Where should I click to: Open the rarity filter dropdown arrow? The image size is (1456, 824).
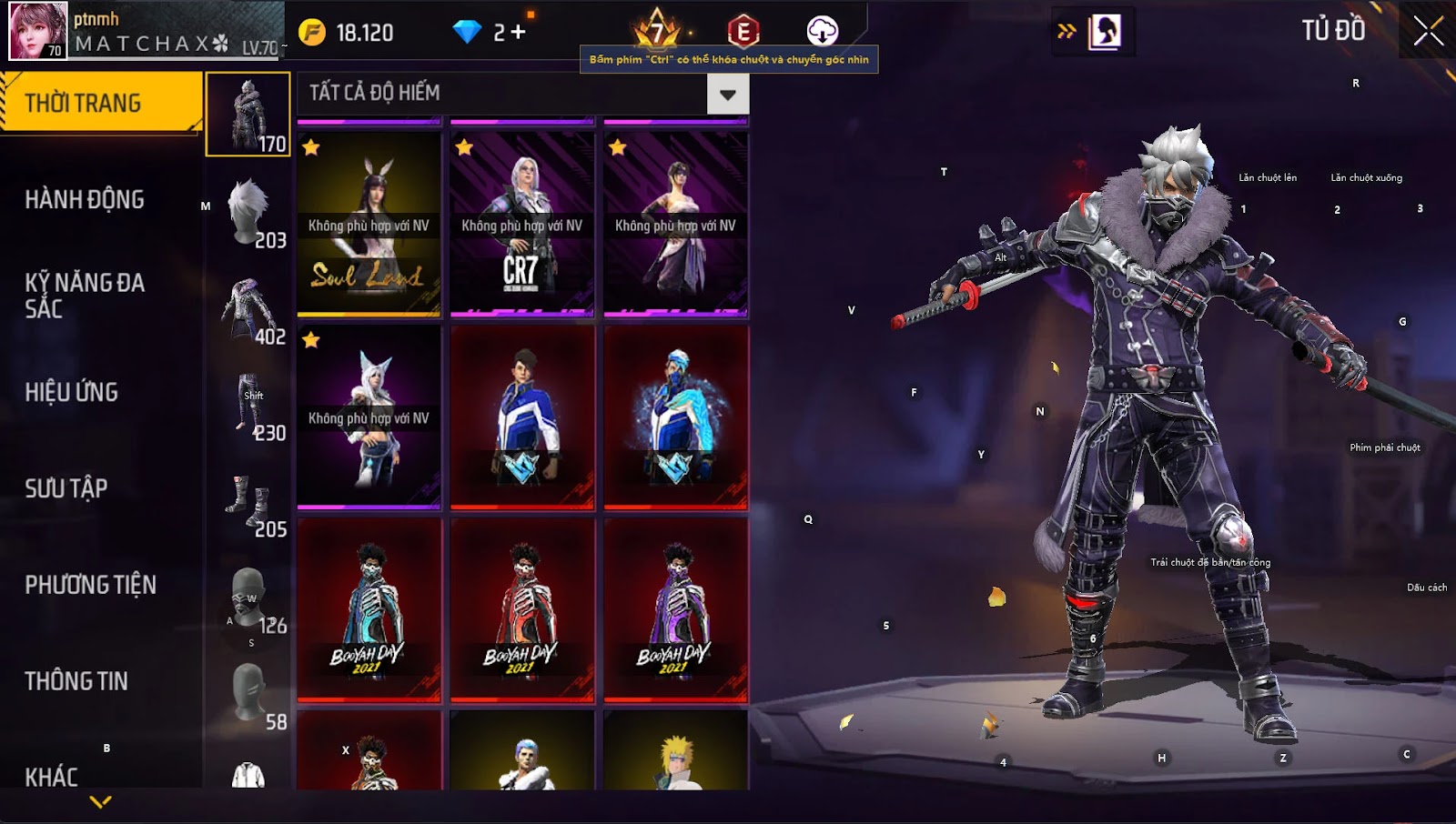click(727, 94)
